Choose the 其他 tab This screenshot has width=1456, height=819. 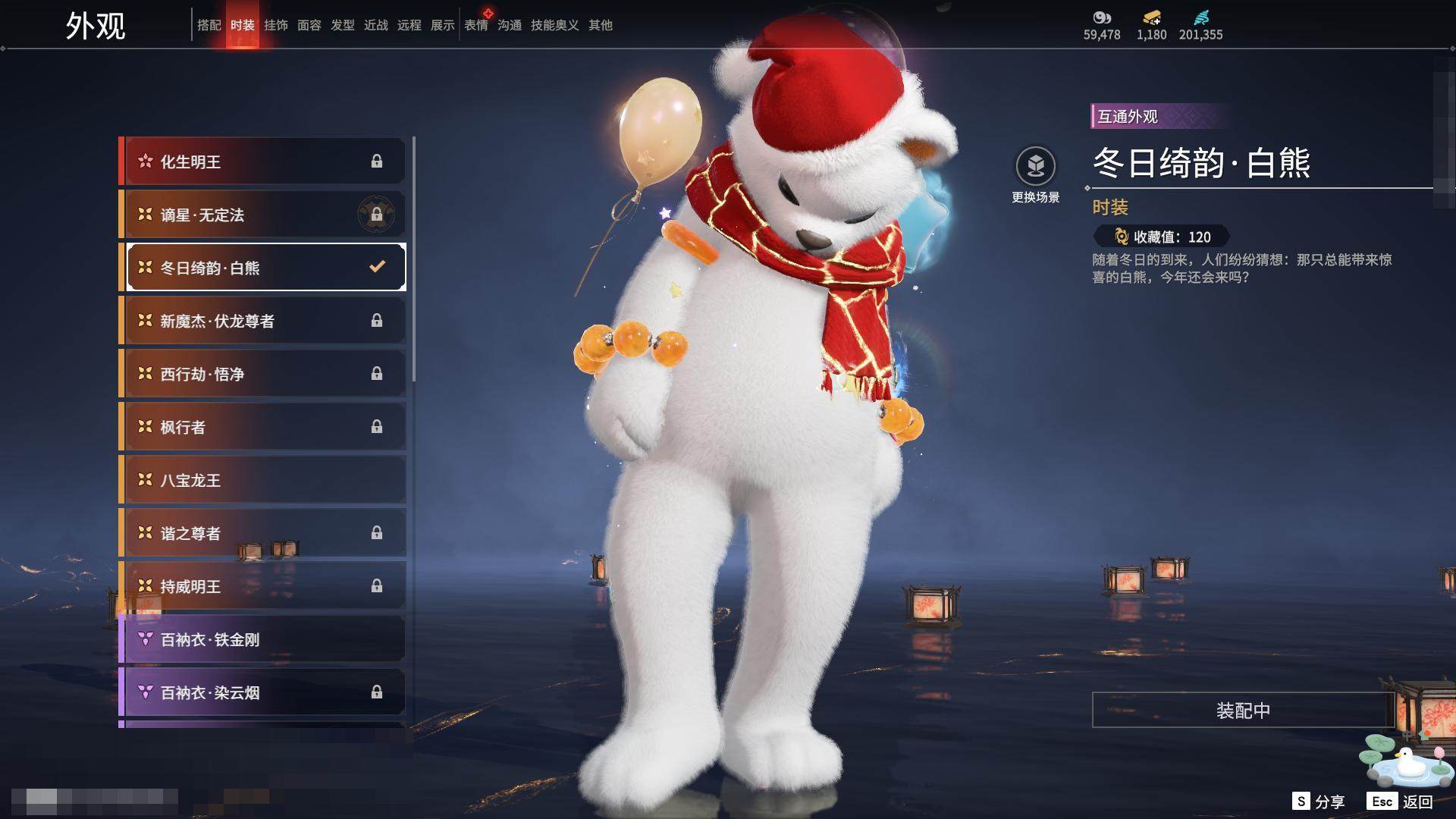pyautogui.click(x=600, y=25)
